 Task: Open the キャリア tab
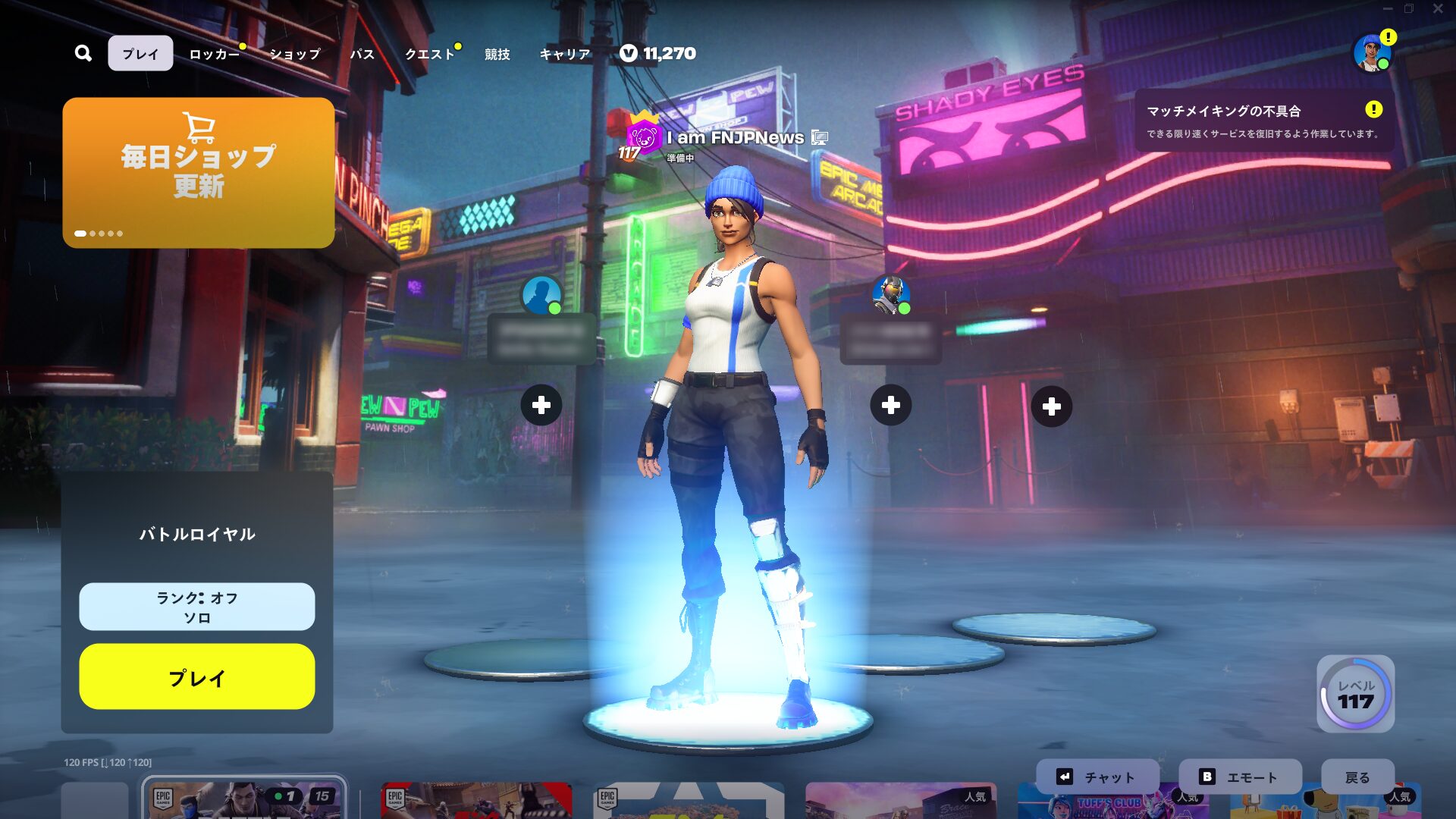coord(564,54)
